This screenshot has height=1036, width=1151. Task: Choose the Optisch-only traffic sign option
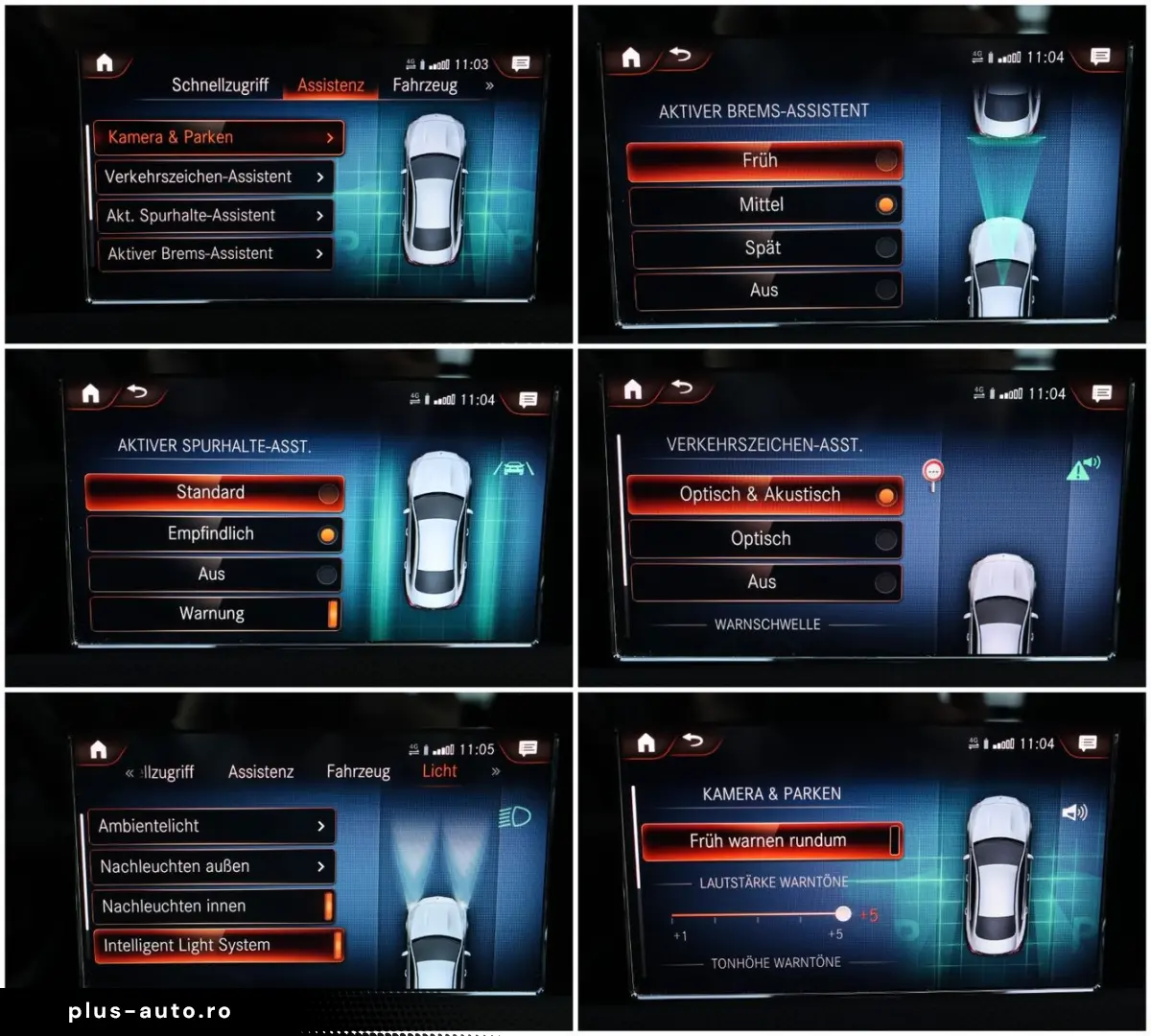(764, 539)
